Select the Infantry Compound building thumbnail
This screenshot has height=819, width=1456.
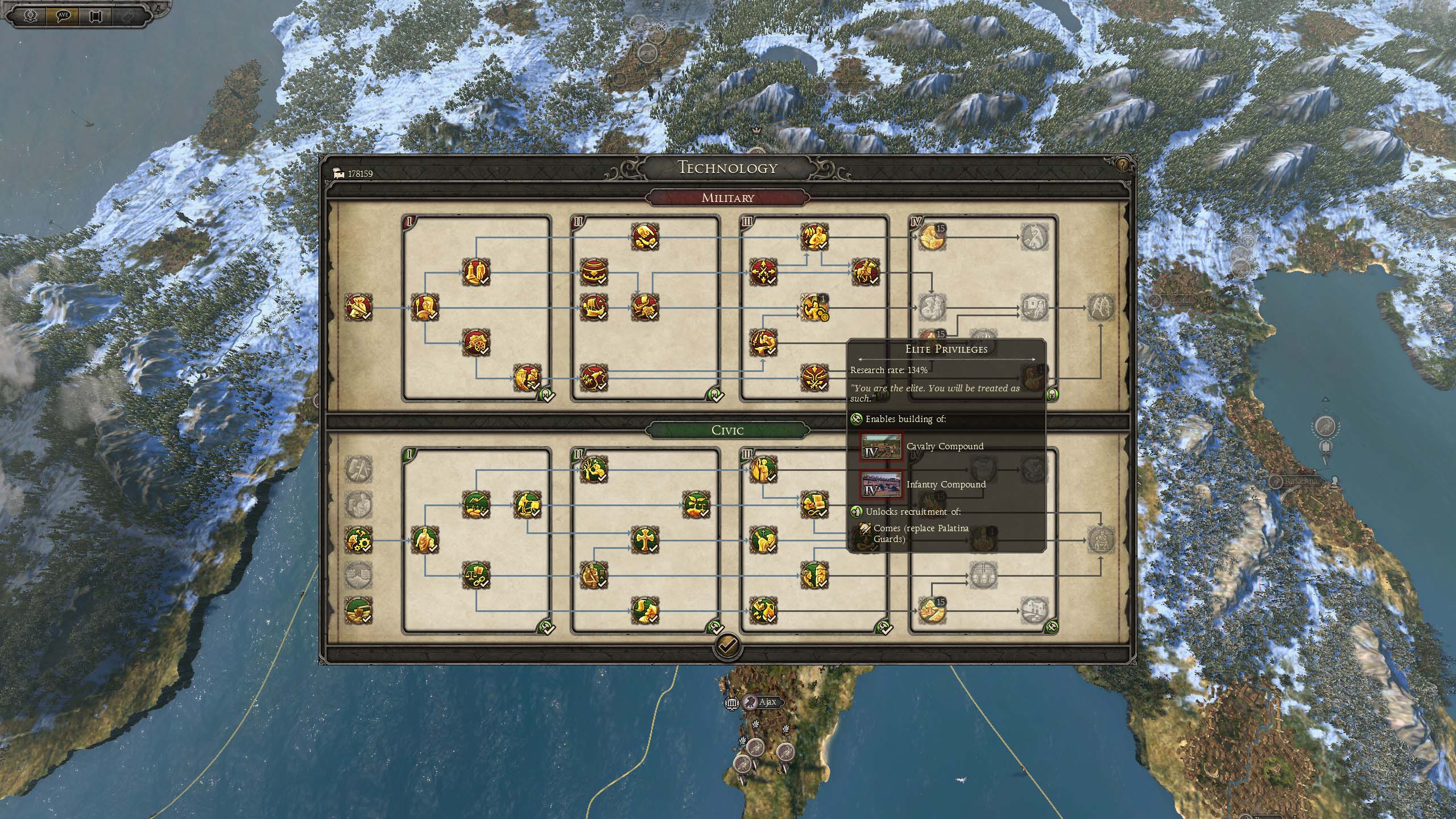click(x=881, y=485)
